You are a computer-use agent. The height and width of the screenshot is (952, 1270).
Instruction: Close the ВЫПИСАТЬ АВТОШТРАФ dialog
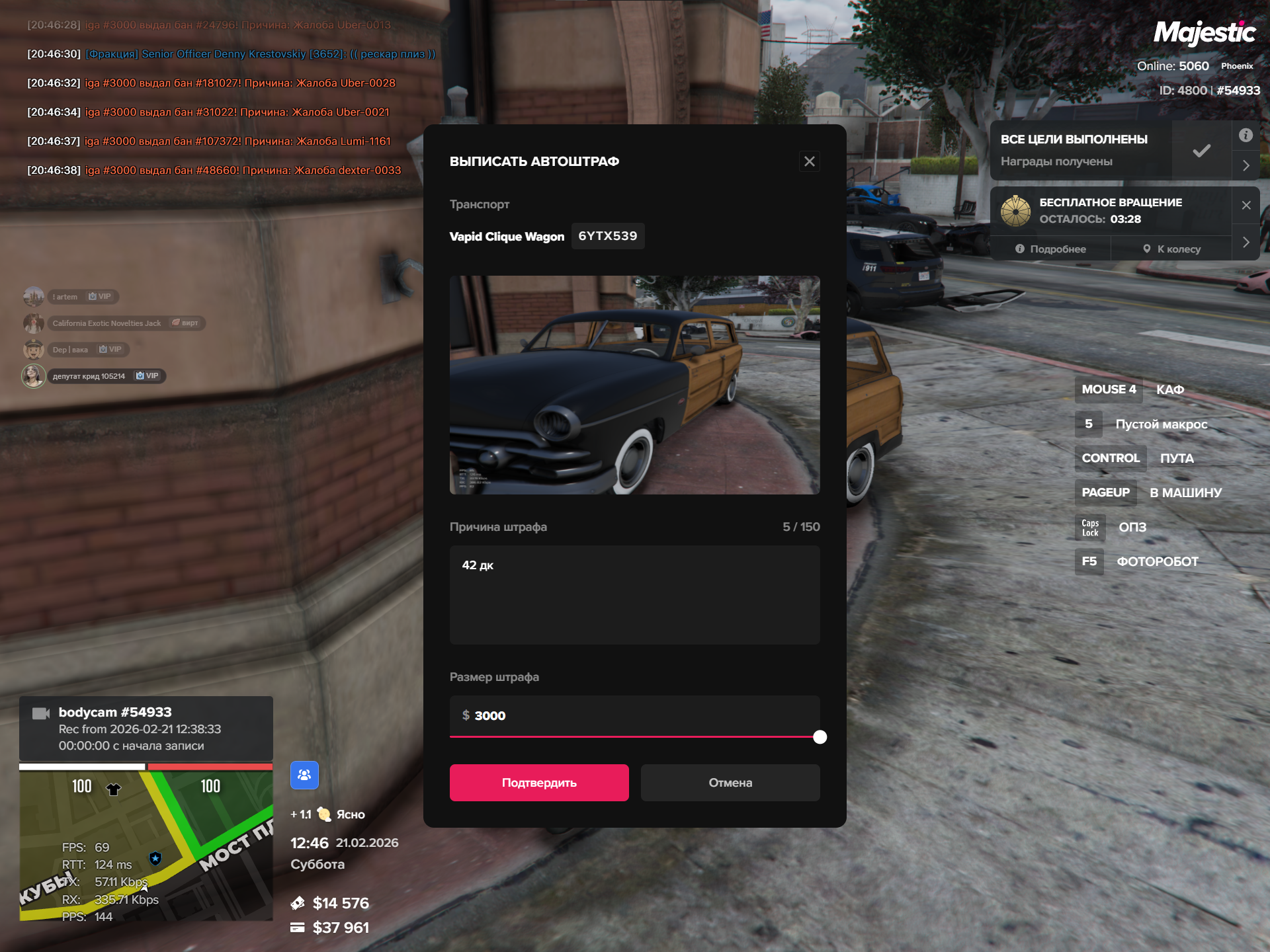[x=809, y=161]
